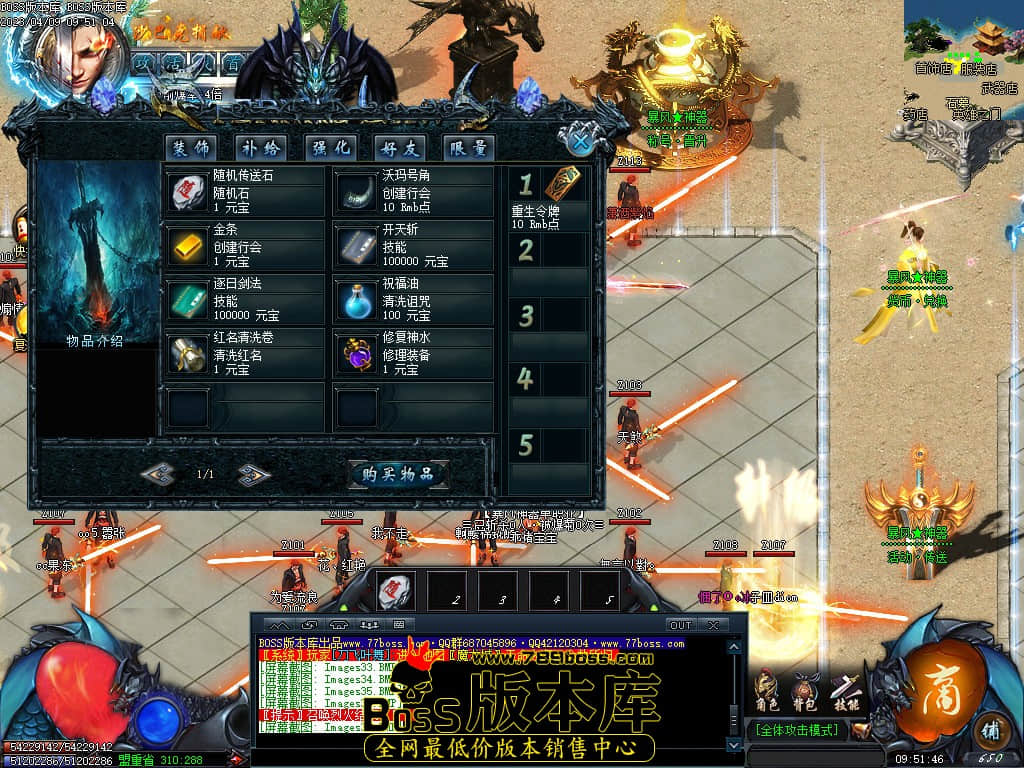The image size is (1024, 768).
Task: Switch to the 装饰 shop tab
Action: click(190, 148)
